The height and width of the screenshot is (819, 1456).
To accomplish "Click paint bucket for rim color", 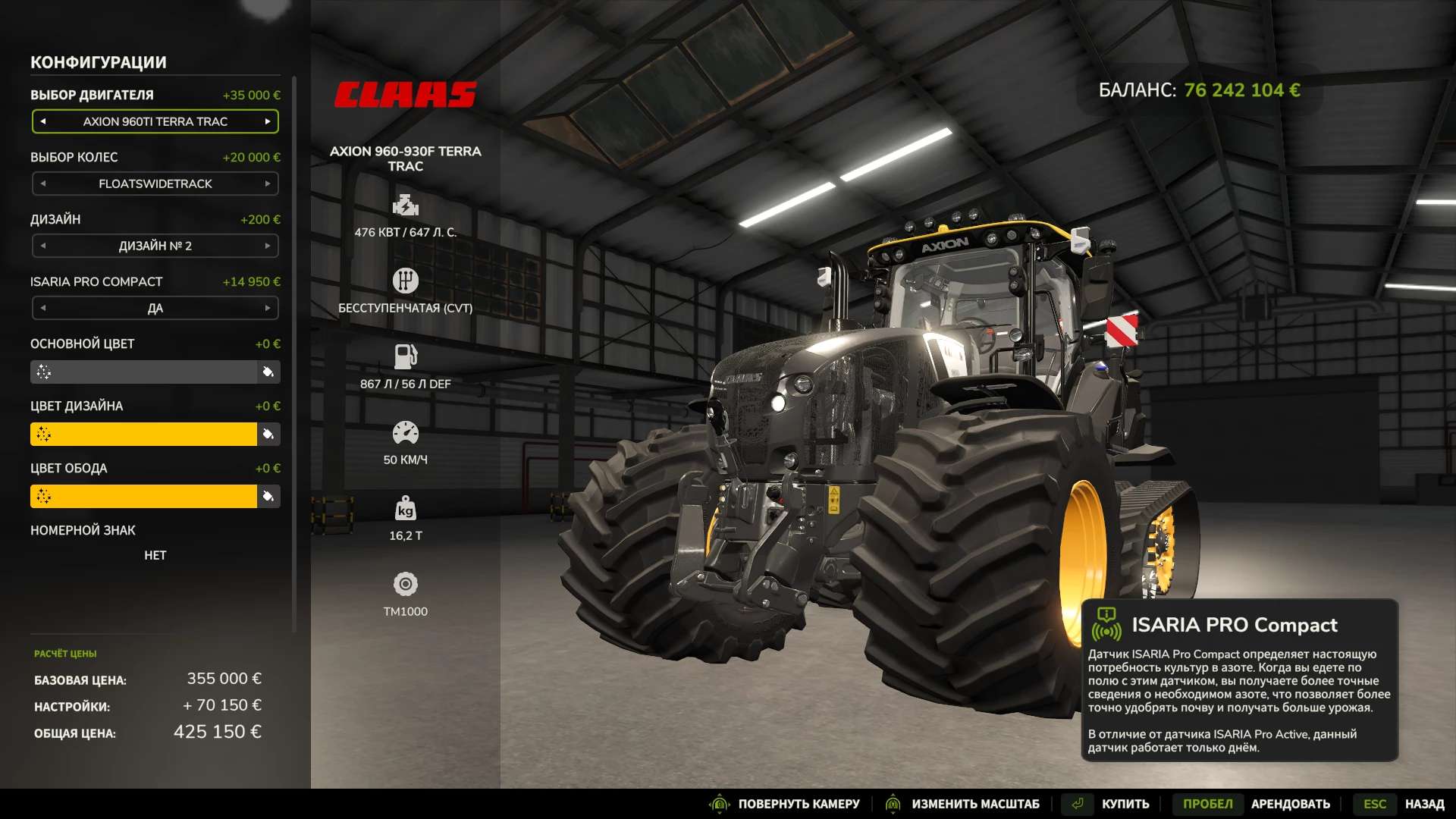I will (268, 496).
